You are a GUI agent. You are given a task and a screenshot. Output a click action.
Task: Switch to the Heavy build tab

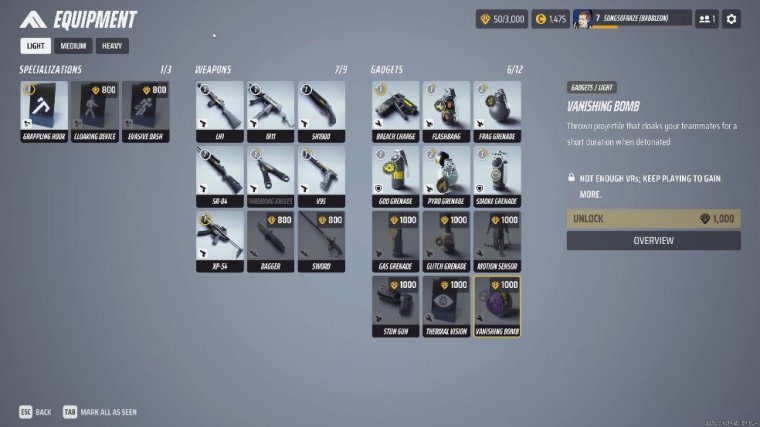(112, 46)
